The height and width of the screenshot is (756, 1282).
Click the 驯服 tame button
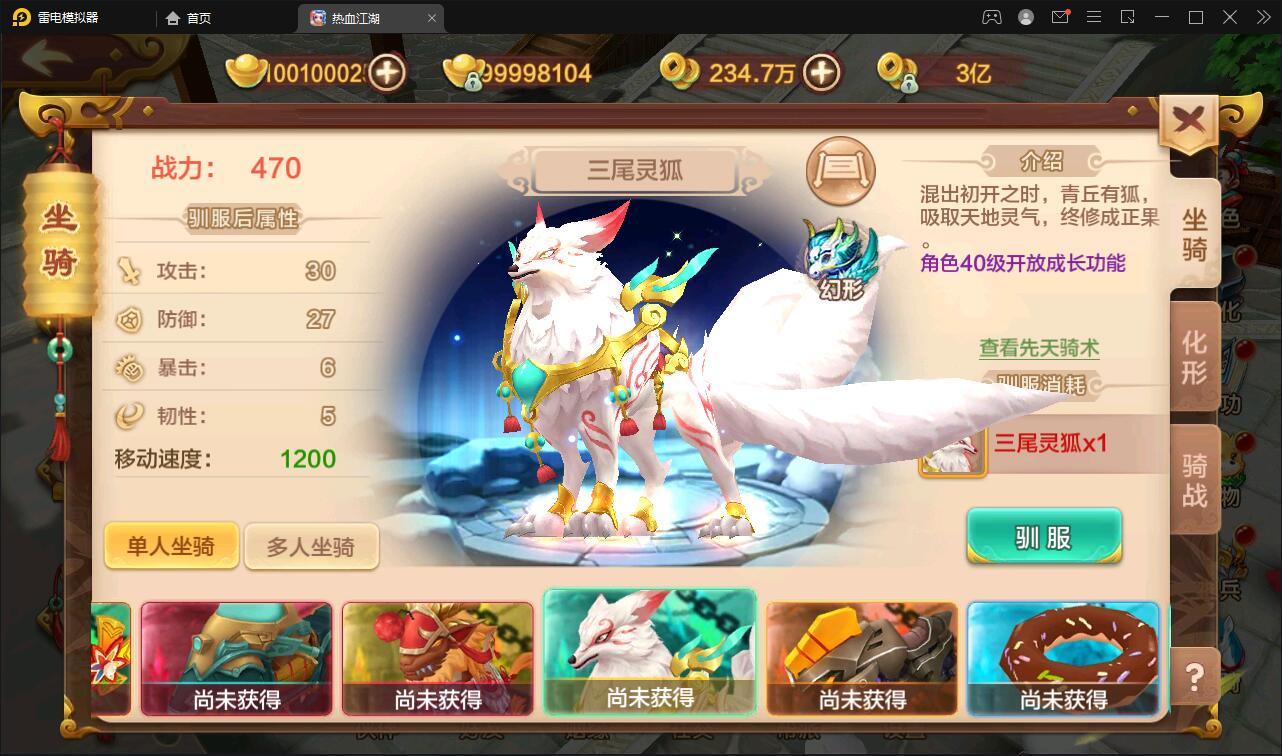tap(1044, 537)
